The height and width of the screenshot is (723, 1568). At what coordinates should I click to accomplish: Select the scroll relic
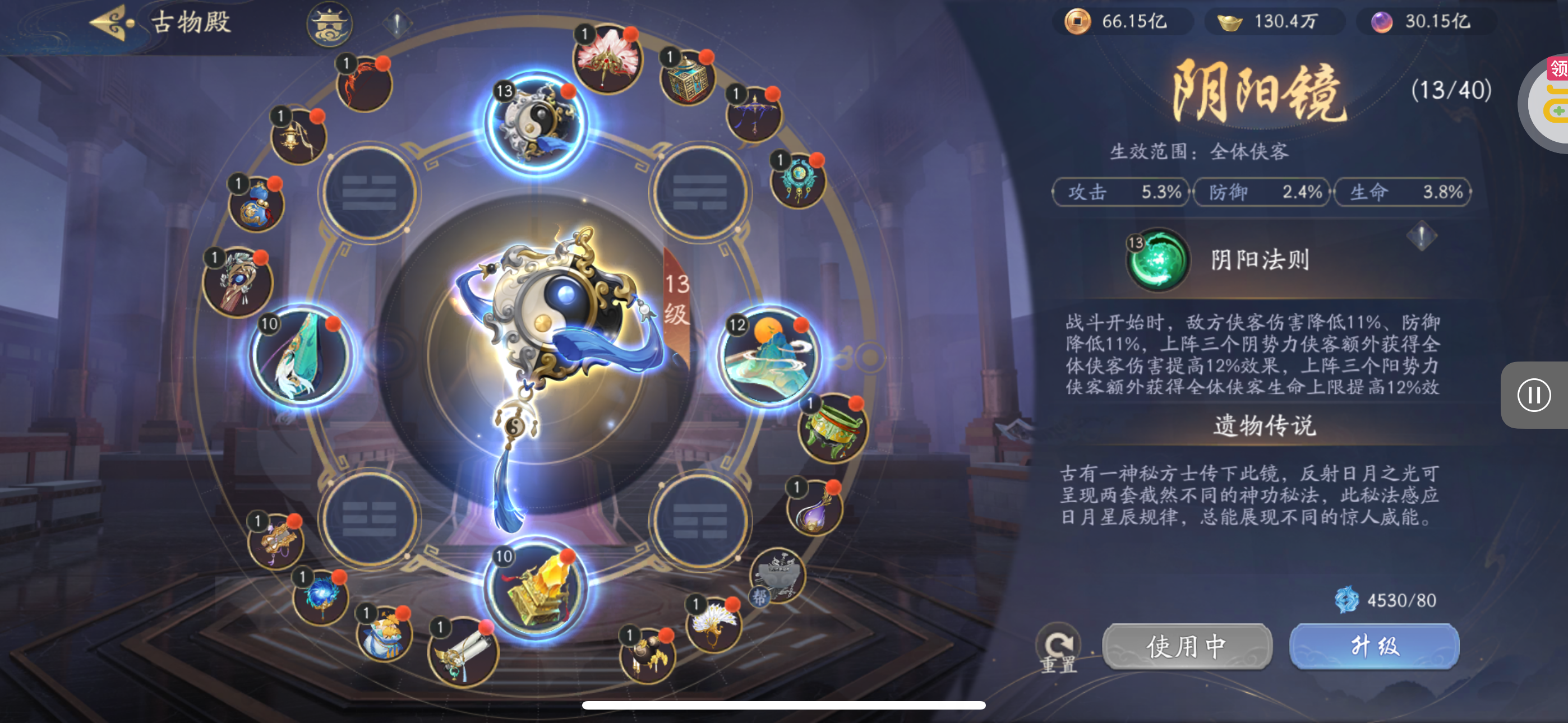pyautogui.click(x=463, y=652)
